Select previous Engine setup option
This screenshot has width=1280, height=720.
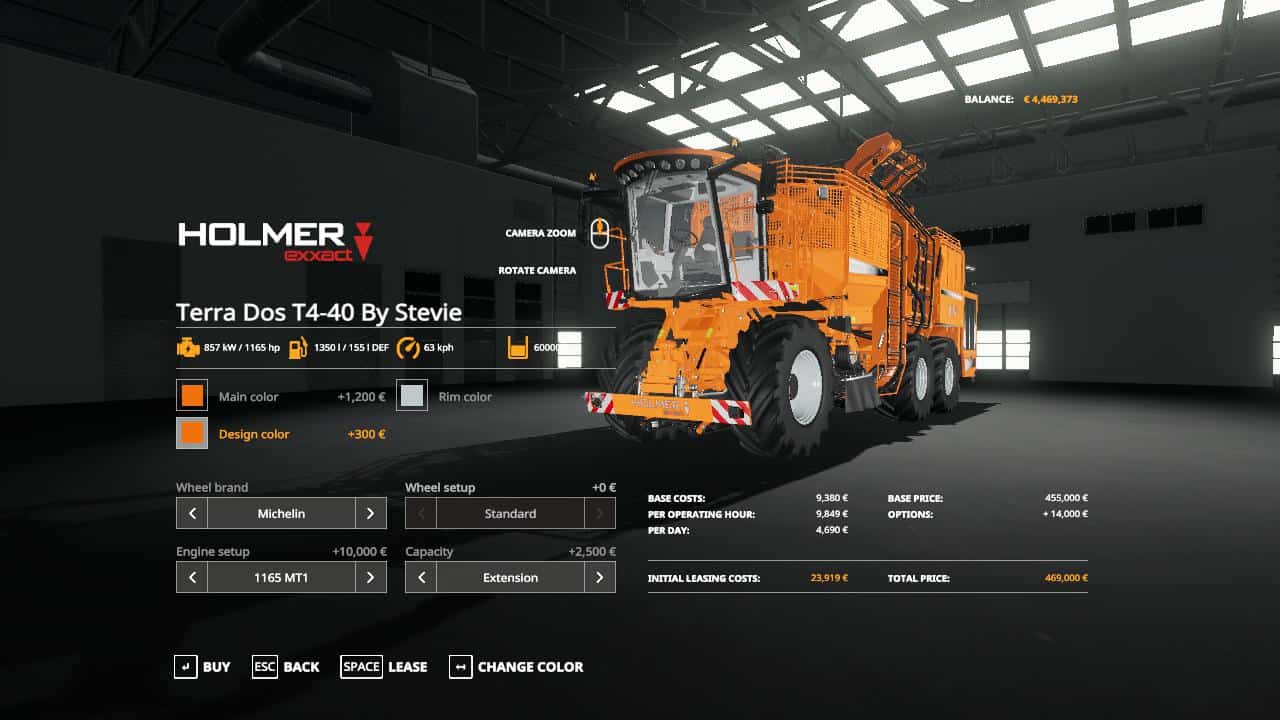coord(192,578)
